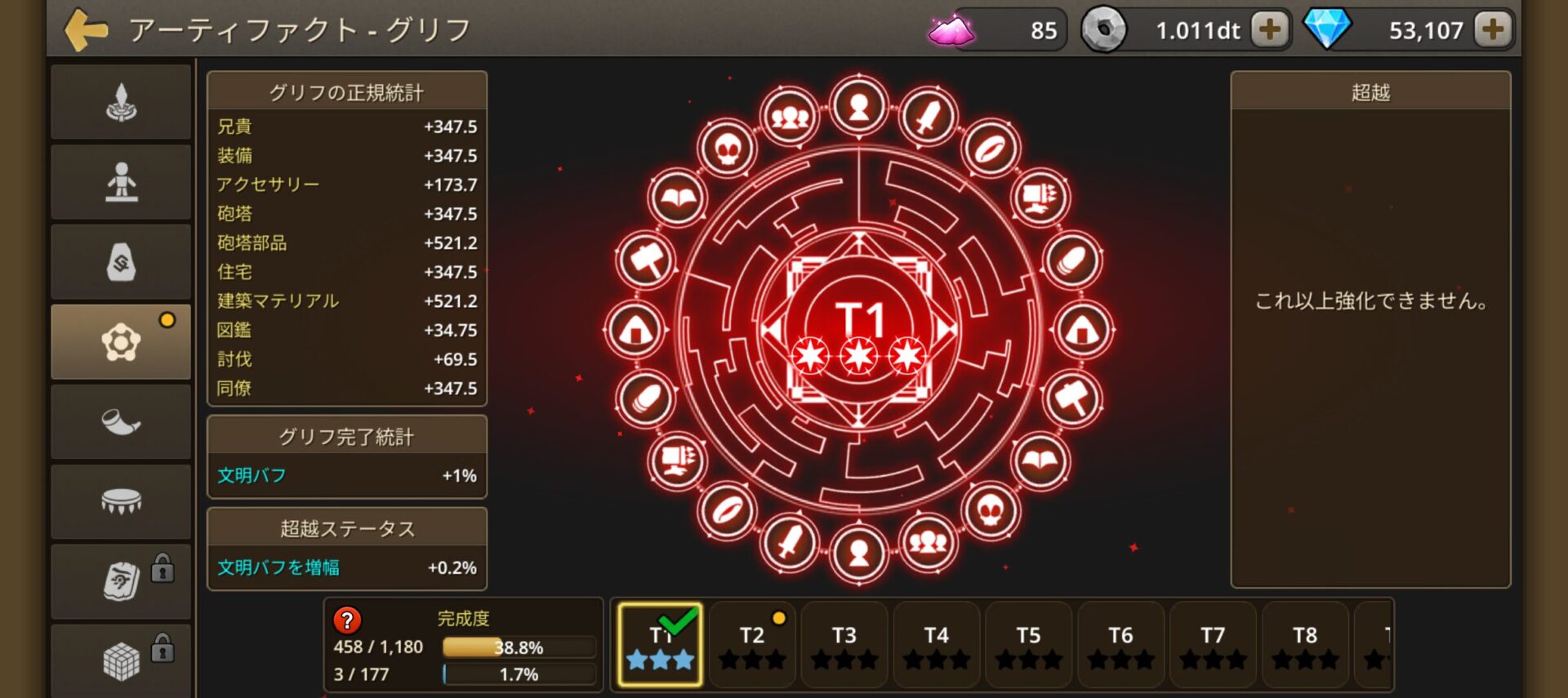
Task: Select the glyph artifact gear icon in sidebar
Action: pyautogui.click(x=121, y=341)
